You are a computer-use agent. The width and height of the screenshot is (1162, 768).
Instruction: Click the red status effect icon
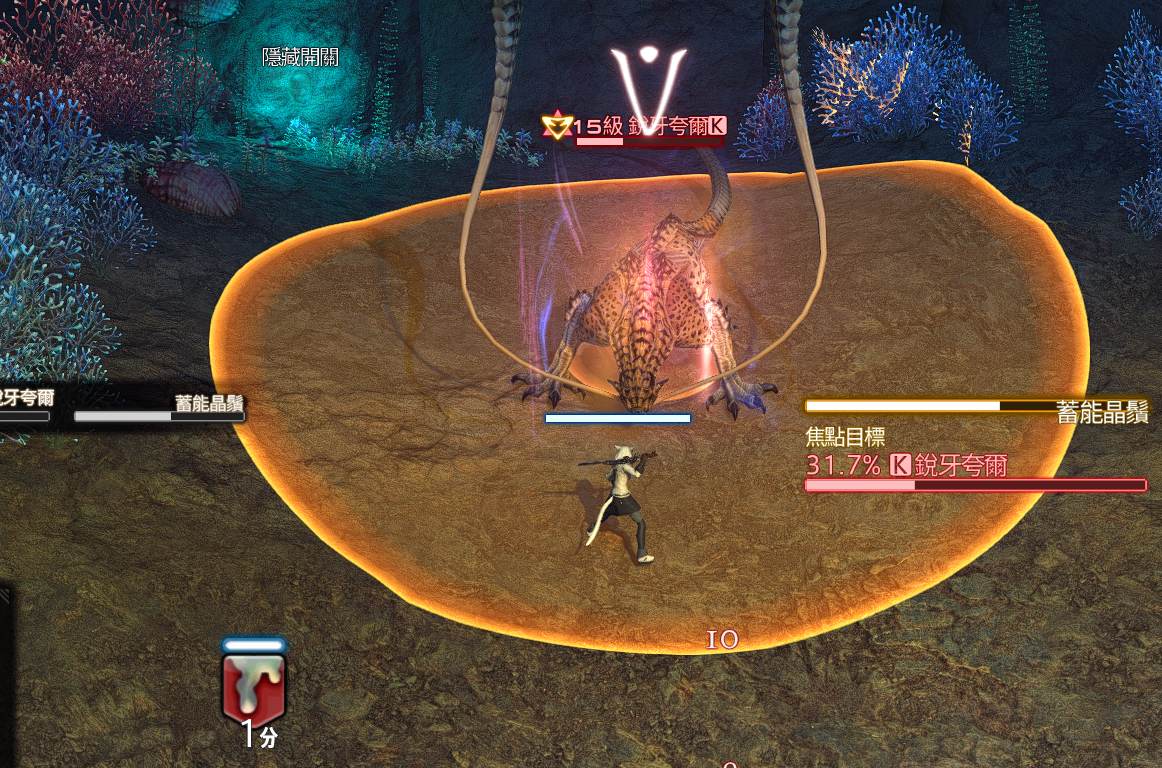click(x=254, y=687)
